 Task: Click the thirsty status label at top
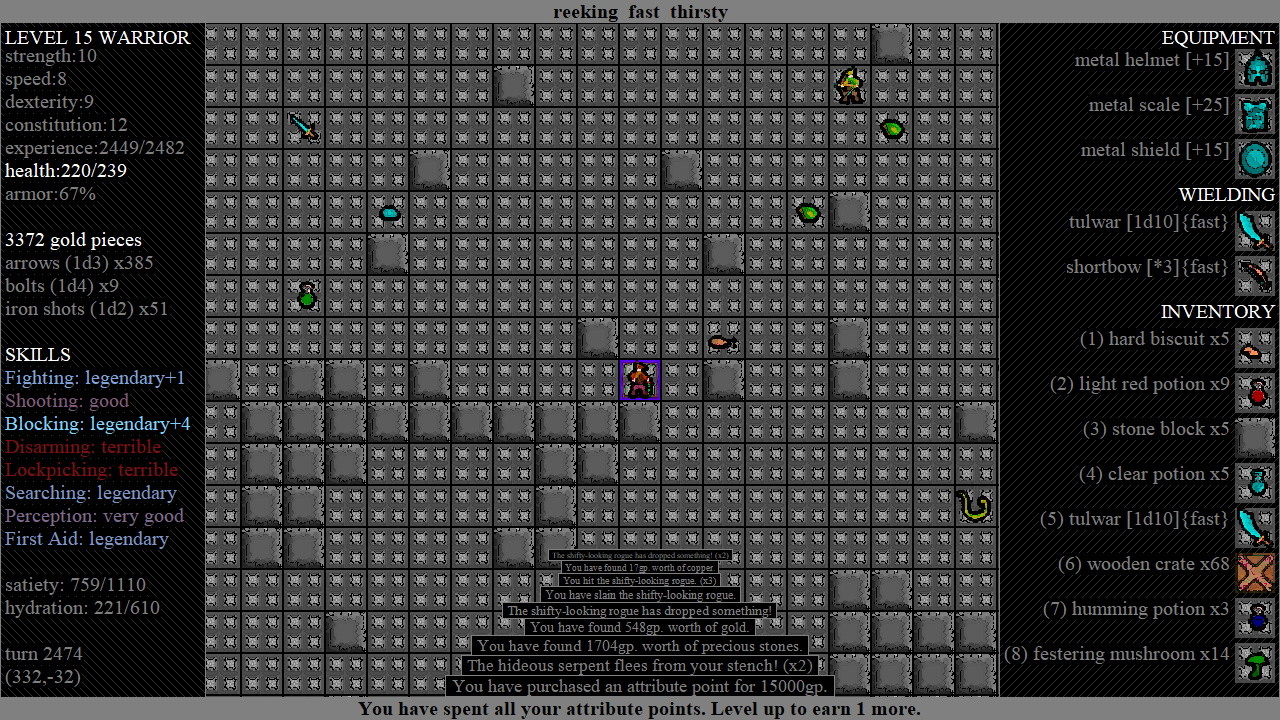(x=699, y=12)
